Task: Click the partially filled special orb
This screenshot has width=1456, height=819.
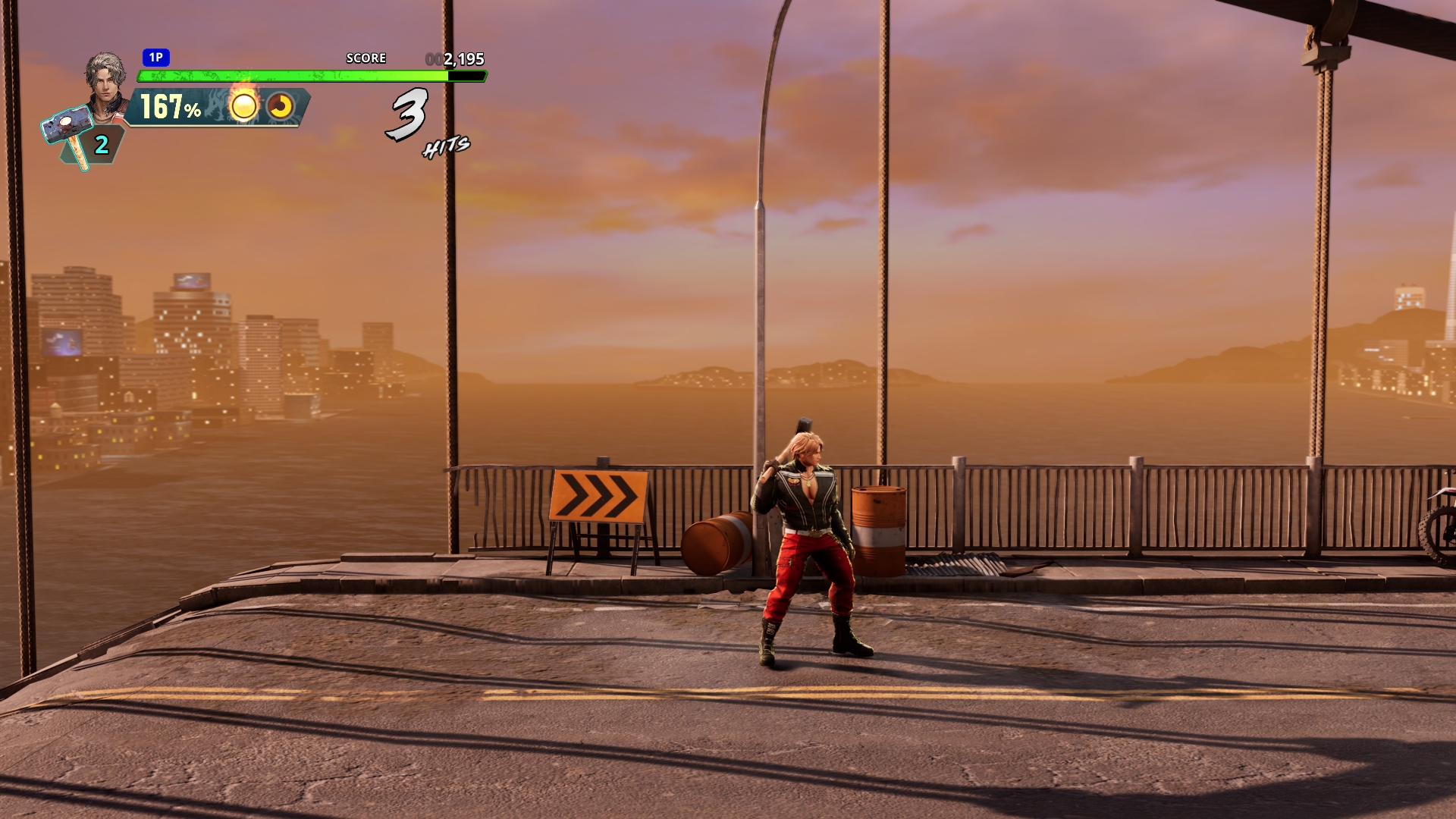Action: (x=281, y=107)
